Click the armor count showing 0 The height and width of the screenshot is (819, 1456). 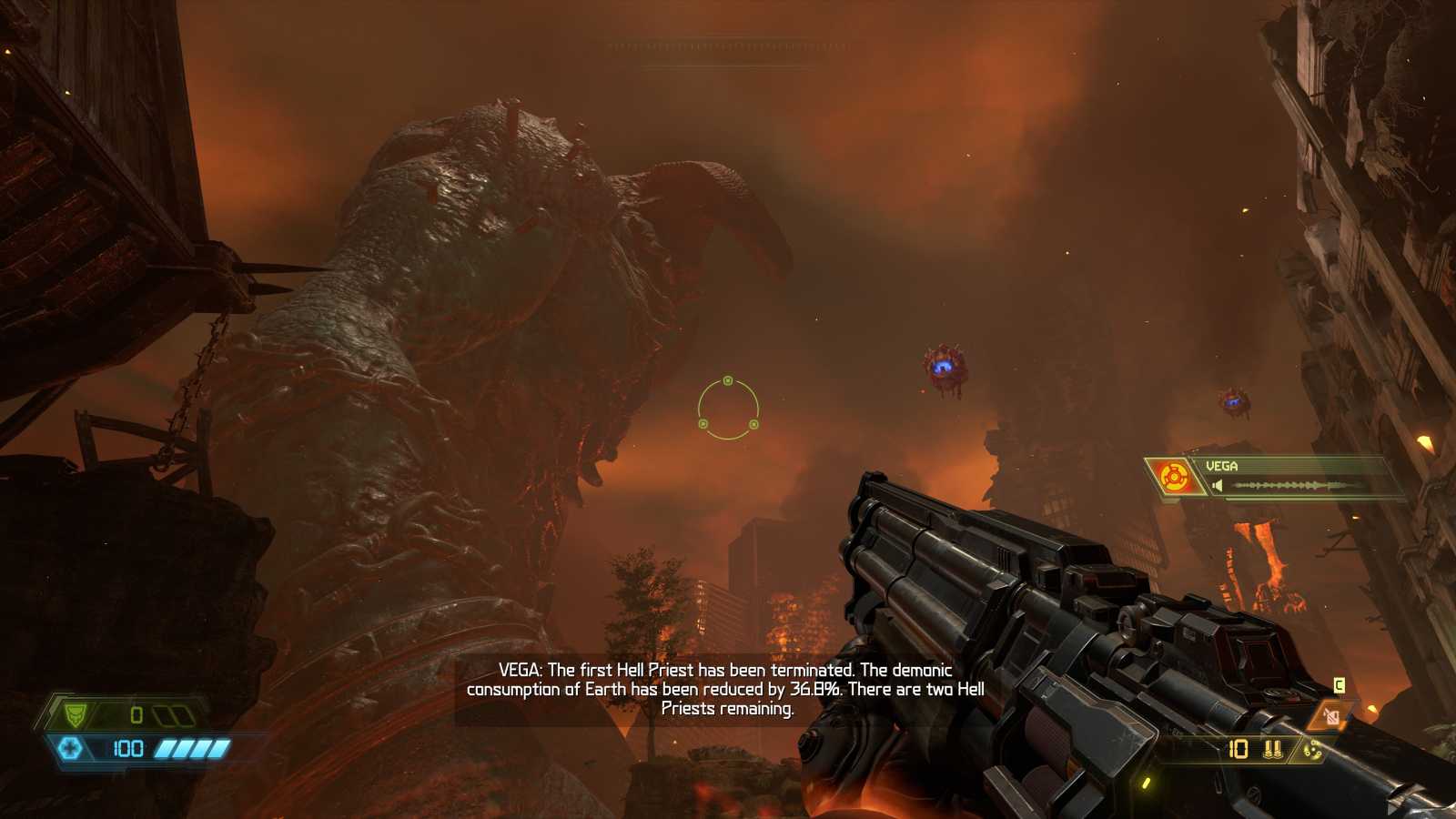[137, 714]
